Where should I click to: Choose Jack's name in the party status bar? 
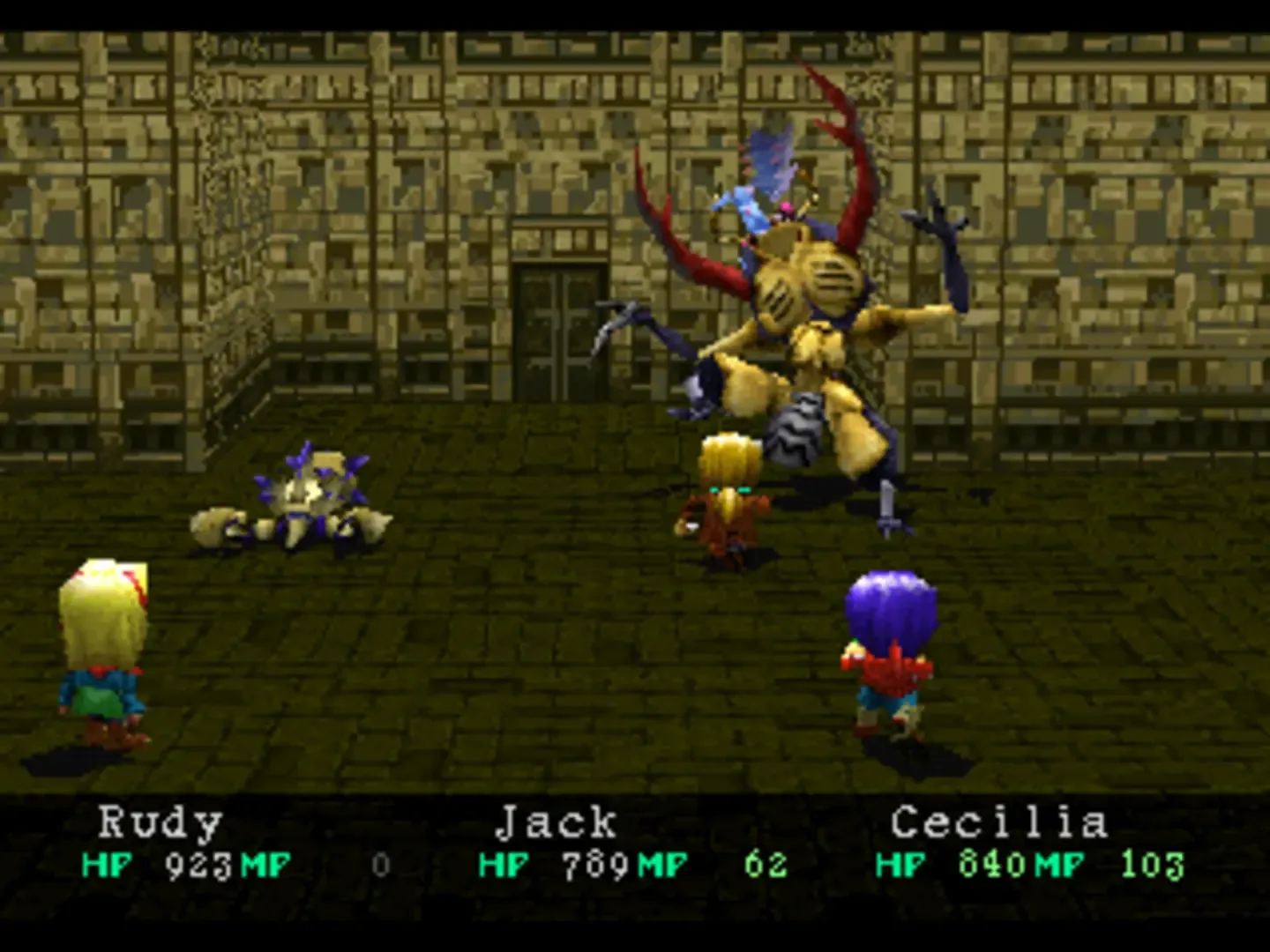tap(557, 823)
